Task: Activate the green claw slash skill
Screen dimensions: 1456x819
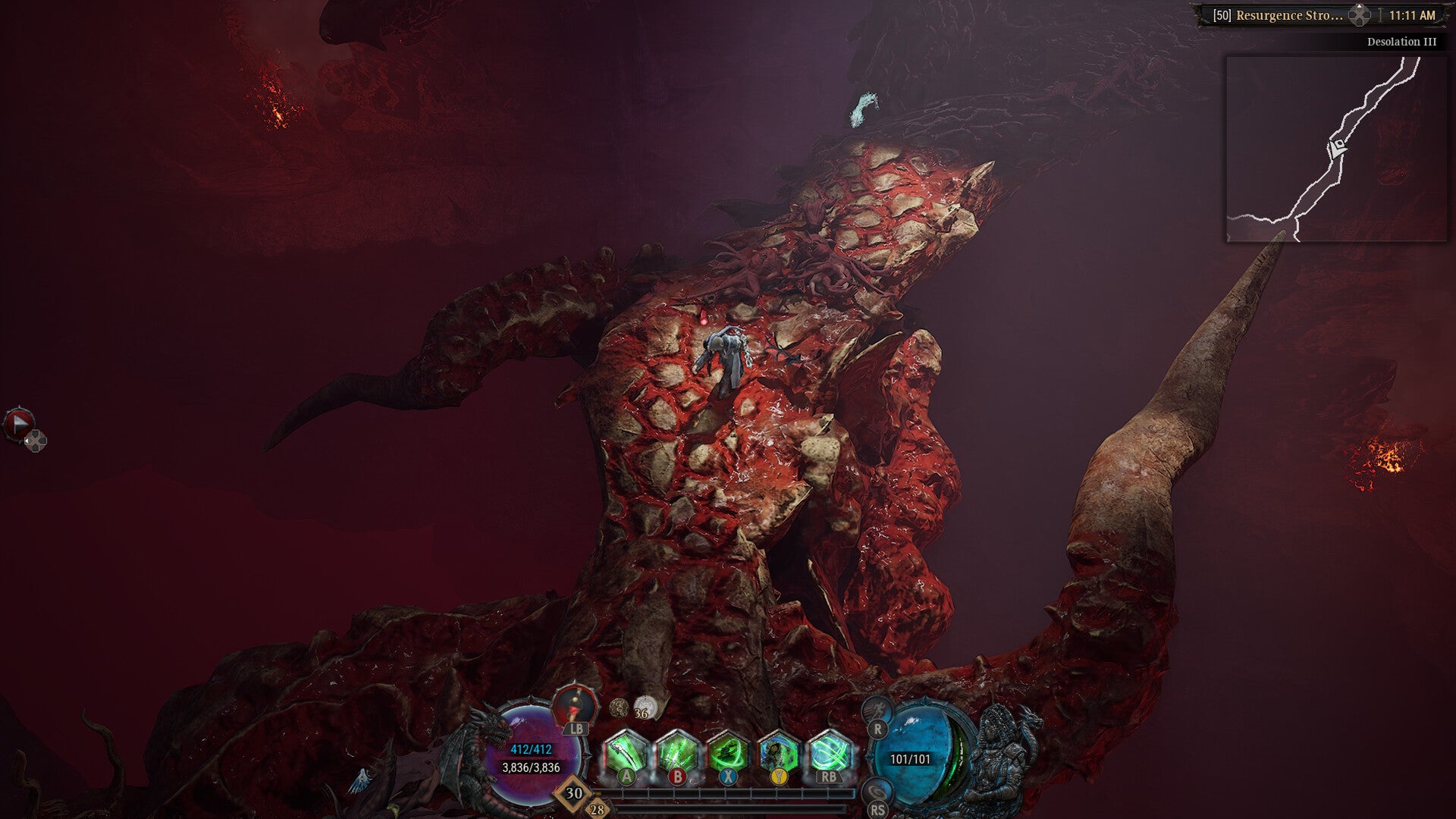Action: click(626, 754)
